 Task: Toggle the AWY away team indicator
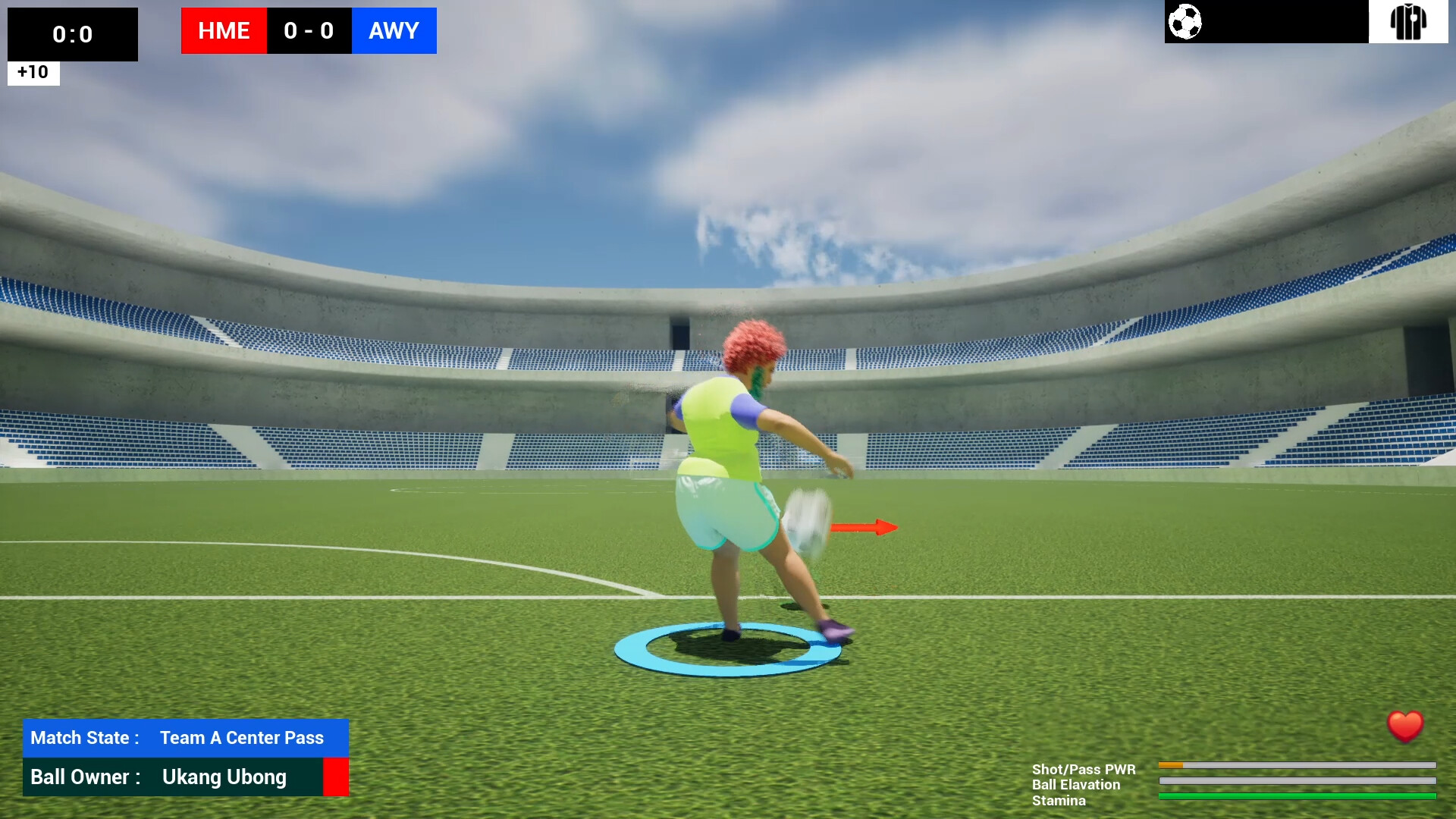click(x=394, y=31)
